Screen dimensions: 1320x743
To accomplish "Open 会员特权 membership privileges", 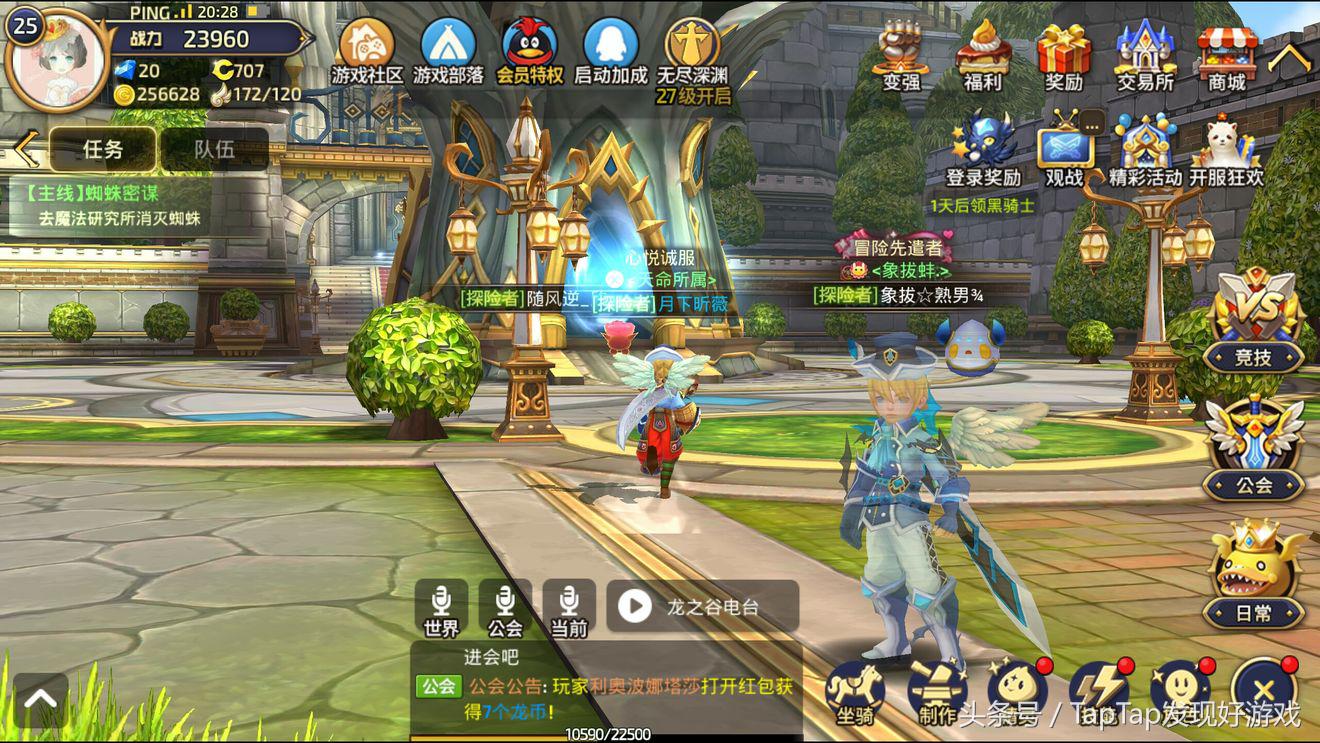I will 530,50.
